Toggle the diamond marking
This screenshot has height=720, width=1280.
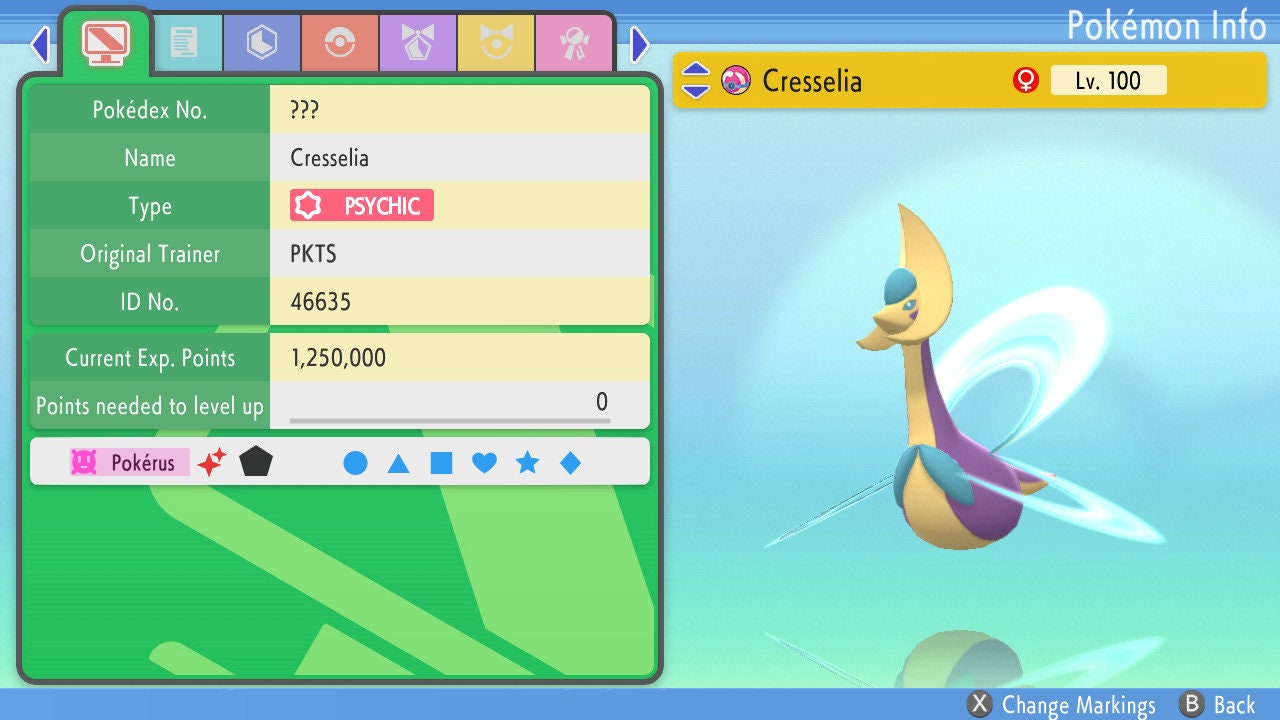[x=570, y=463]
